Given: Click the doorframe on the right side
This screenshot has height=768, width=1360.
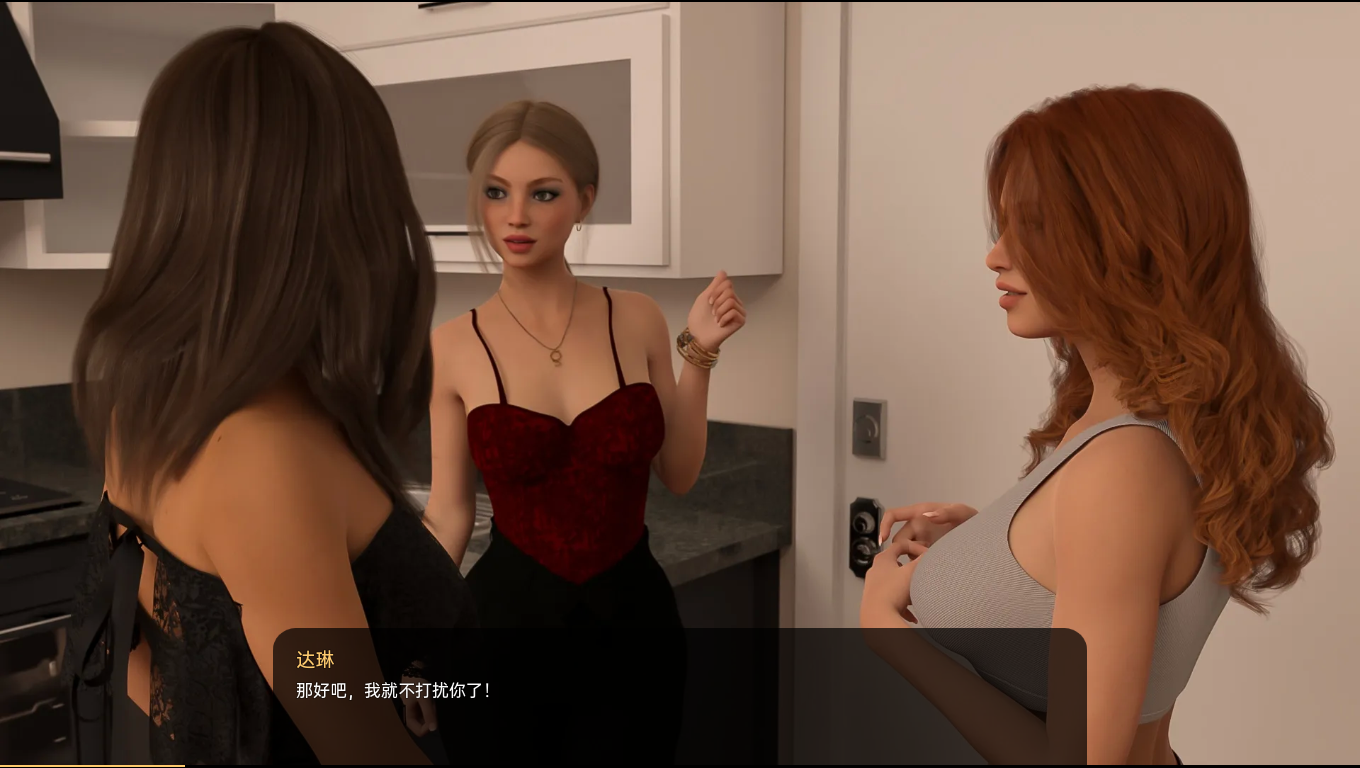Looking at the screenshot, I should (x=845, y=200).
